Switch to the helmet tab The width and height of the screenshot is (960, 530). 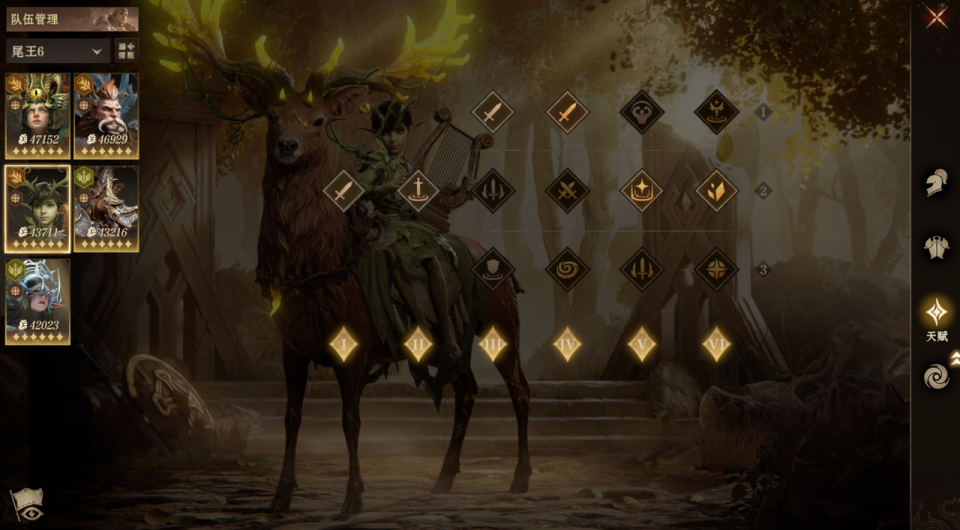[937, 182]
